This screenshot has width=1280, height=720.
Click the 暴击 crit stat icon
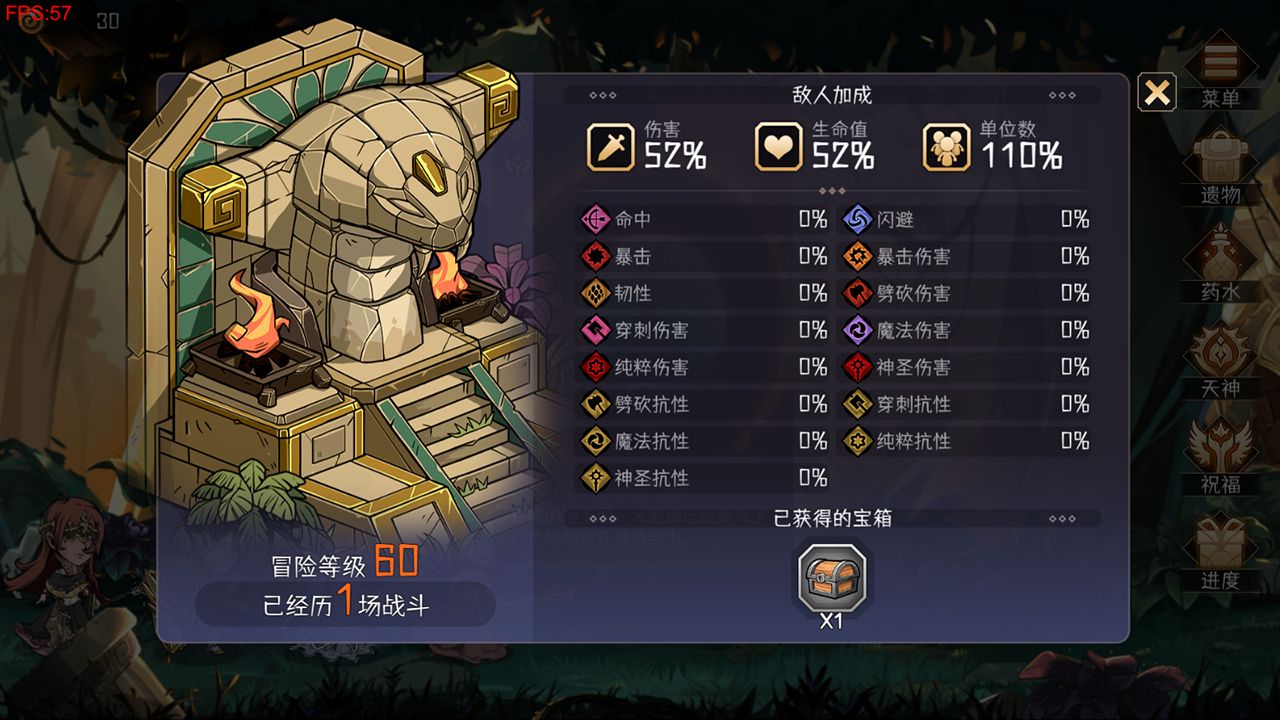[x=594, y=256]
